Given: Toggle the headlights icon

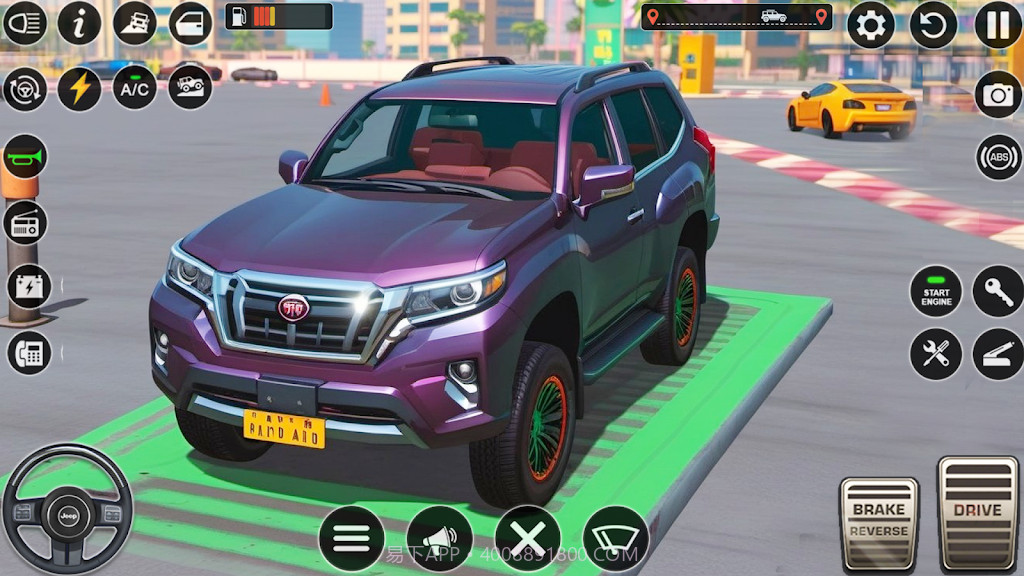Looking at the screenshot, I should [x=25, y=23].
